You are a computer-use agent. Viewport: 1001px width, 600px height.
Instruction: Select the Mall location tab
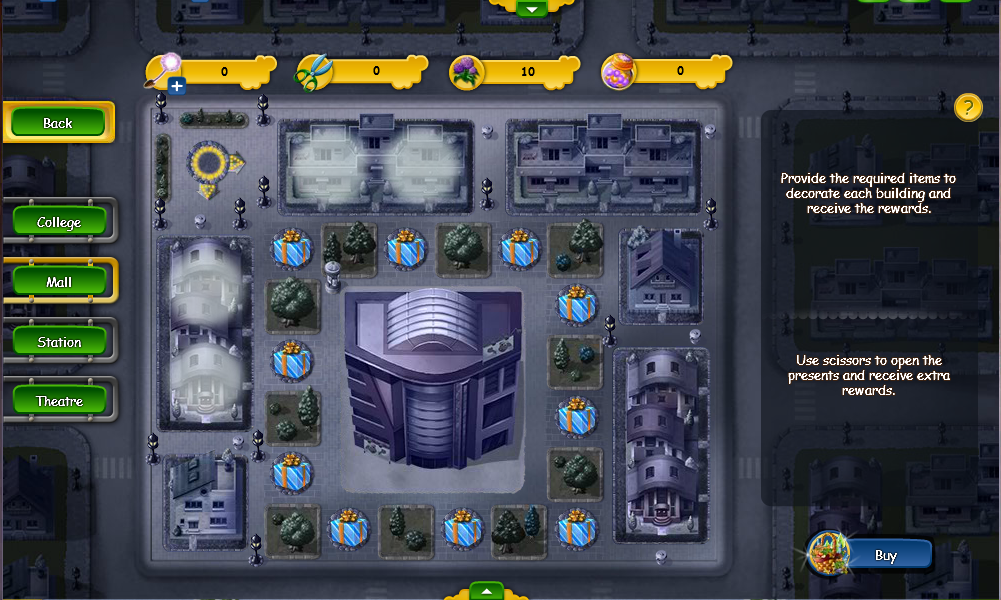pyautogui.click(x=59, y=282)
